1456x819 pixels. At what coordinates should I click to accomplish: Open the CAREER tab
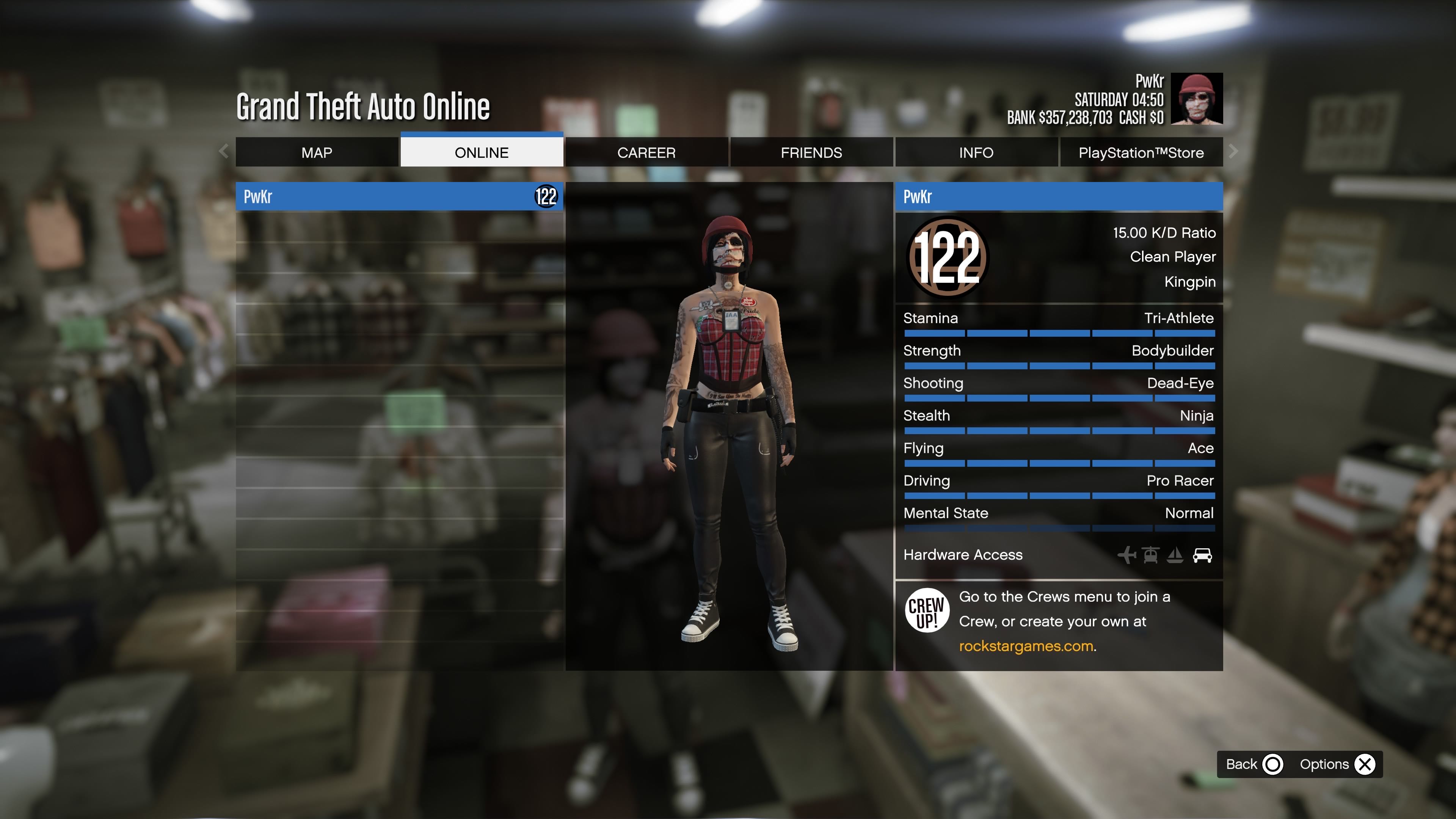[646, 152]
